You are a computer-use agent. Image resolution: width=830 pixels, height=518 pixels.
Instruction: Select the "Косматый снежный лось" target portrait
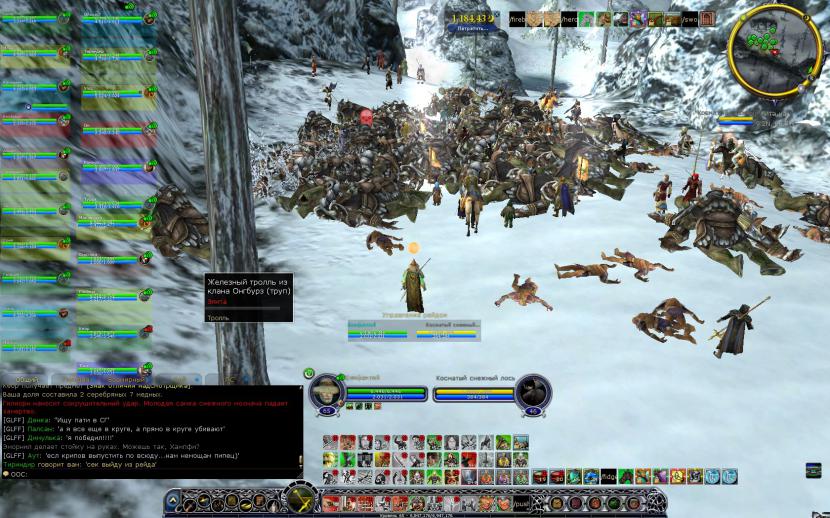[x=535, y=393]
